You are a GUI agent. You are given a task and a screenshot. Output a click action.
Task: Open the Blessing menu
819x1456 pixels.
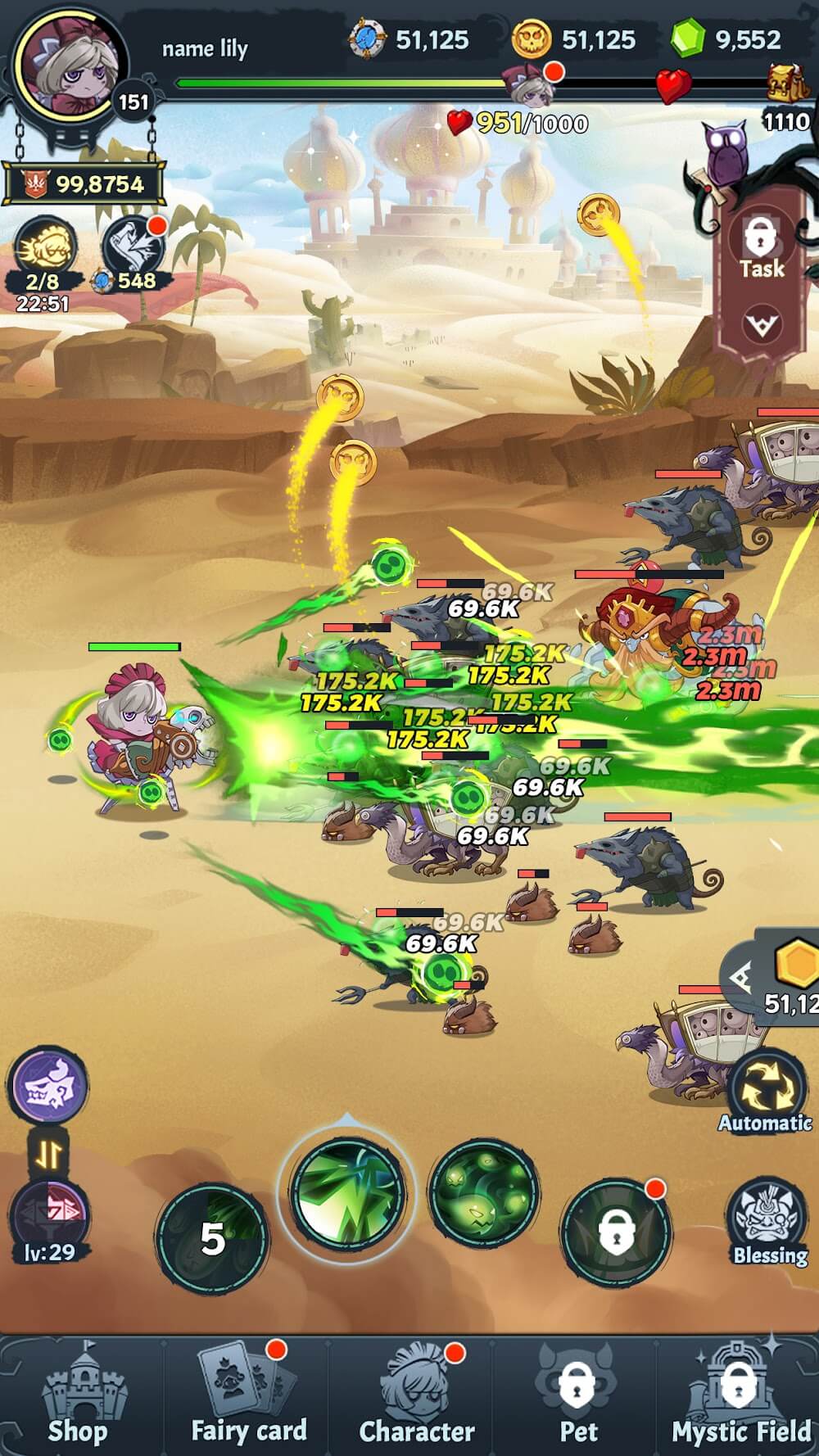pos(769,1222)
